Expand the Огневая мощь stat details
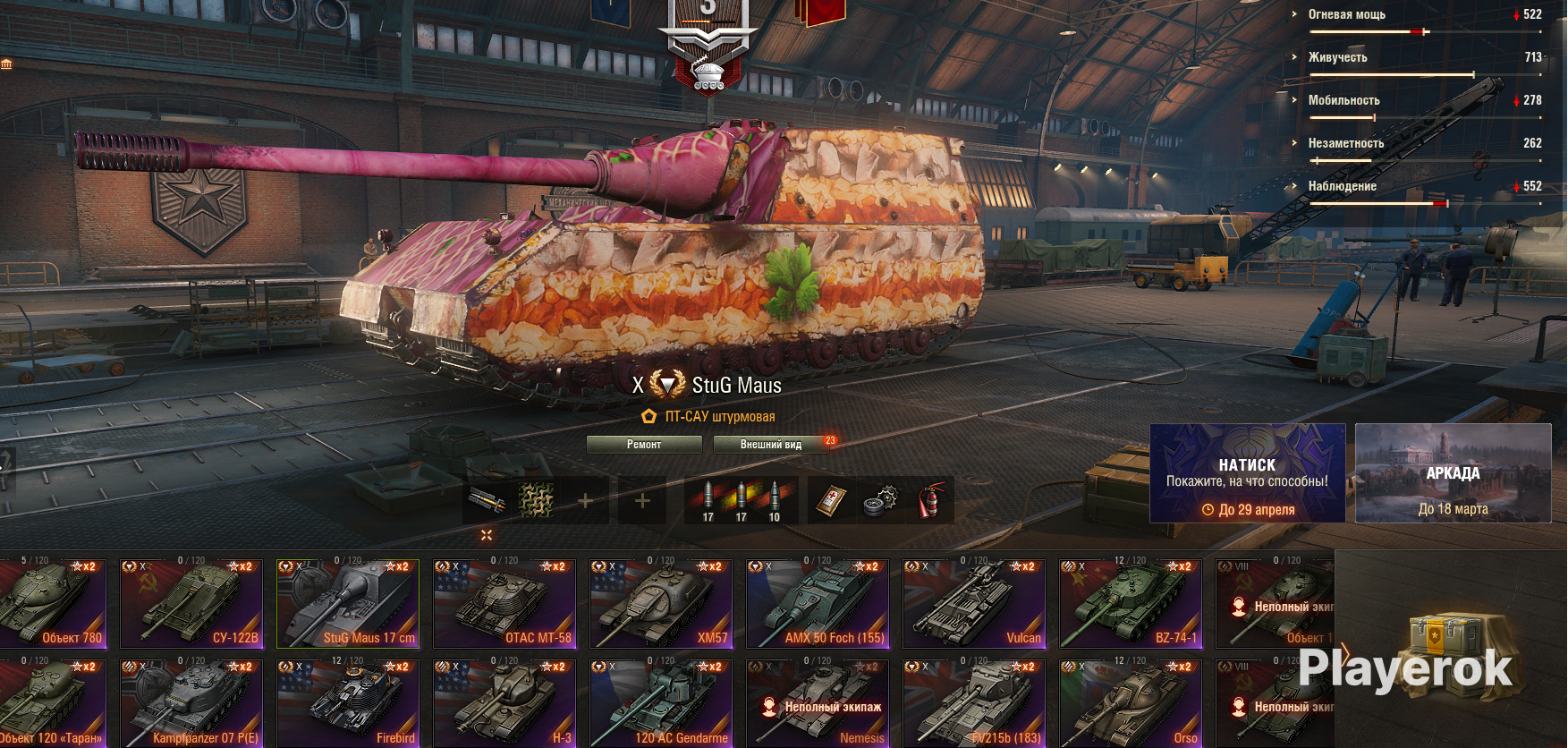This screenshot has width=1568, height=748. 1346,14
